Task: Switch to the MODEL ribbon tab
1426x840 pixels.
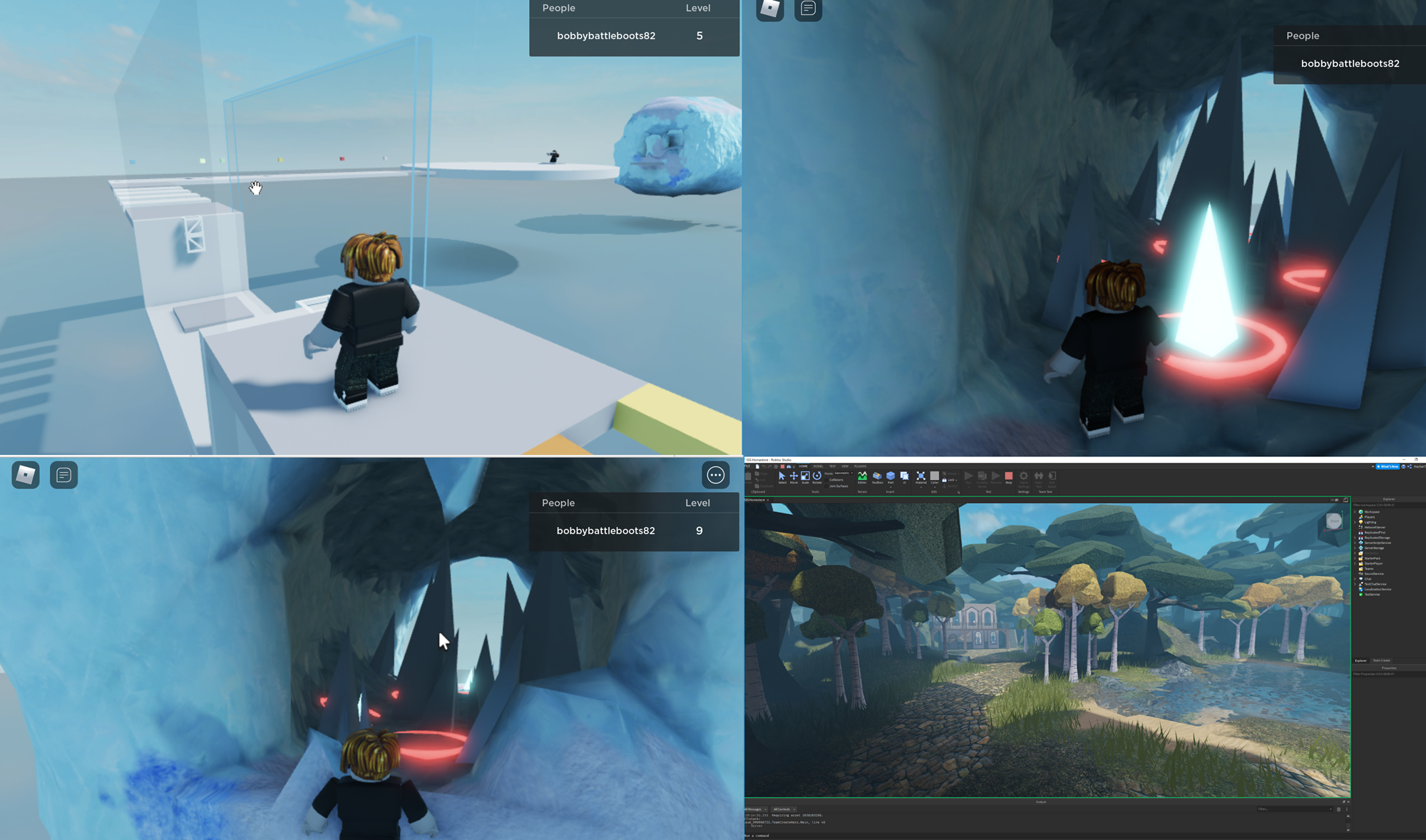Action: 818,466
